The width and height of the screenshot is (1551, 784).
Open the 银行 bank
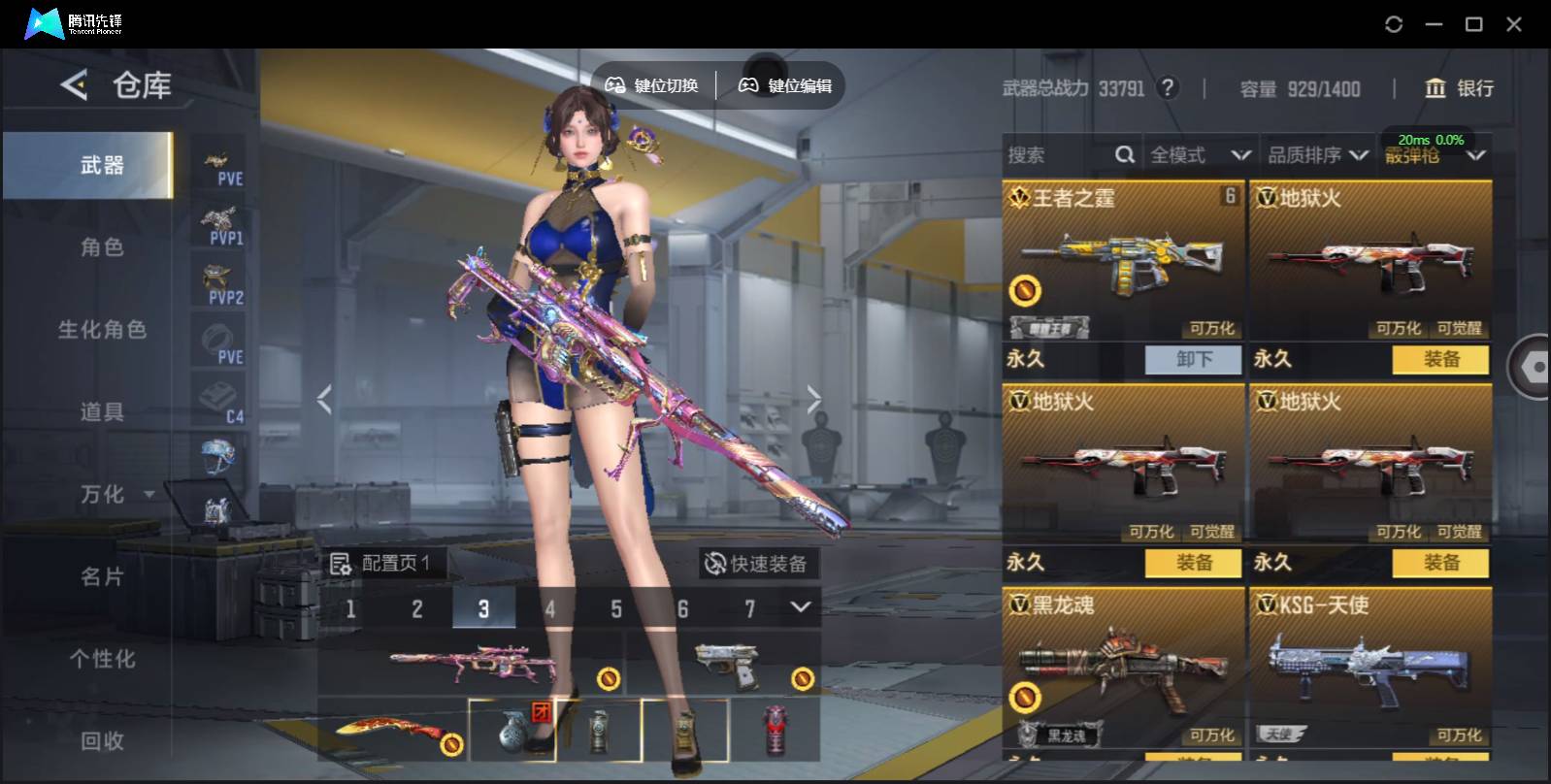click(x=1459, y=88)
